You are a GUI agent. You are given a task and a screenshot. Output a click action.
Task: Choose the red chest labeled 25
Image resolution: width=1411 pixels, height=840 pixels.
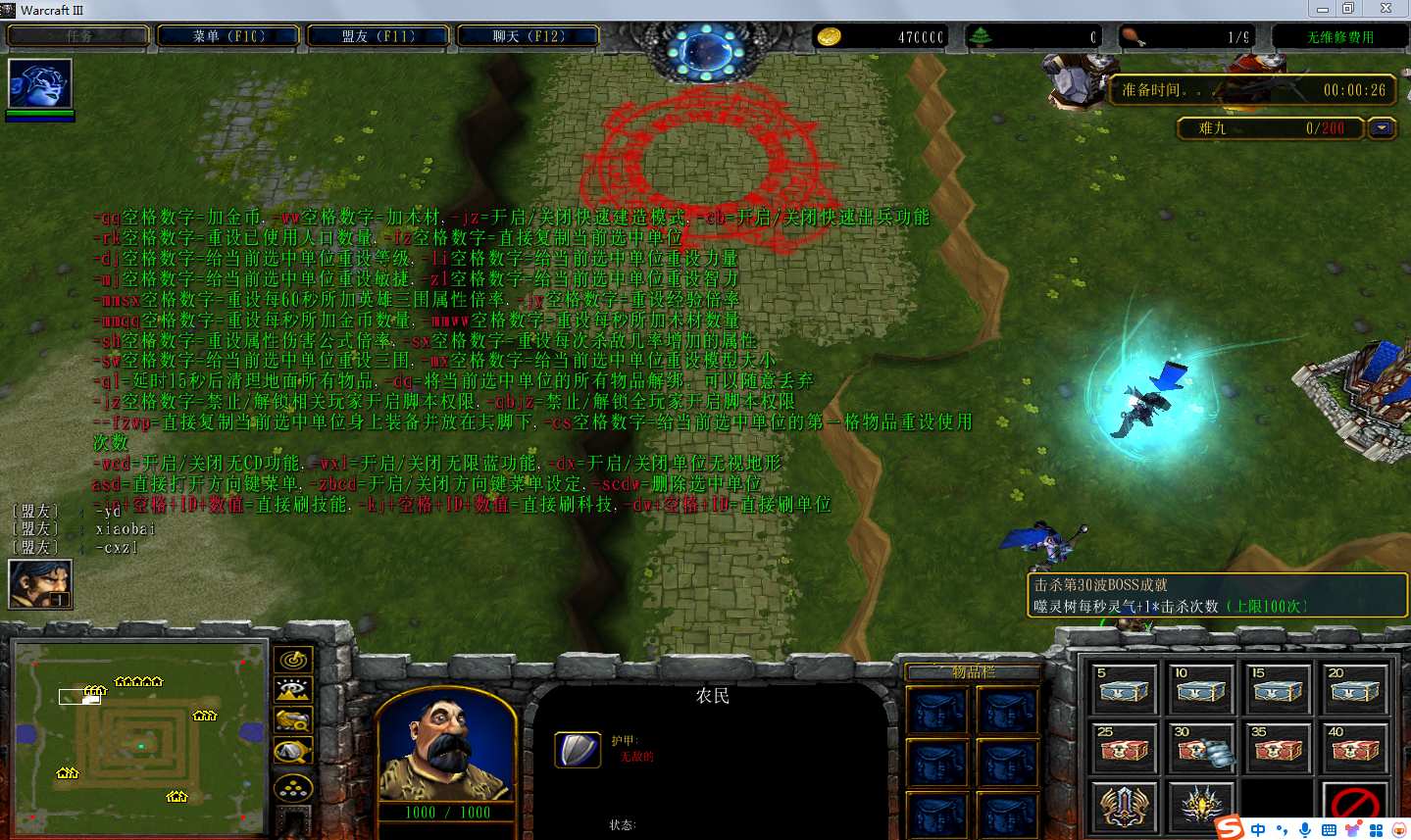click(1124, 748)
